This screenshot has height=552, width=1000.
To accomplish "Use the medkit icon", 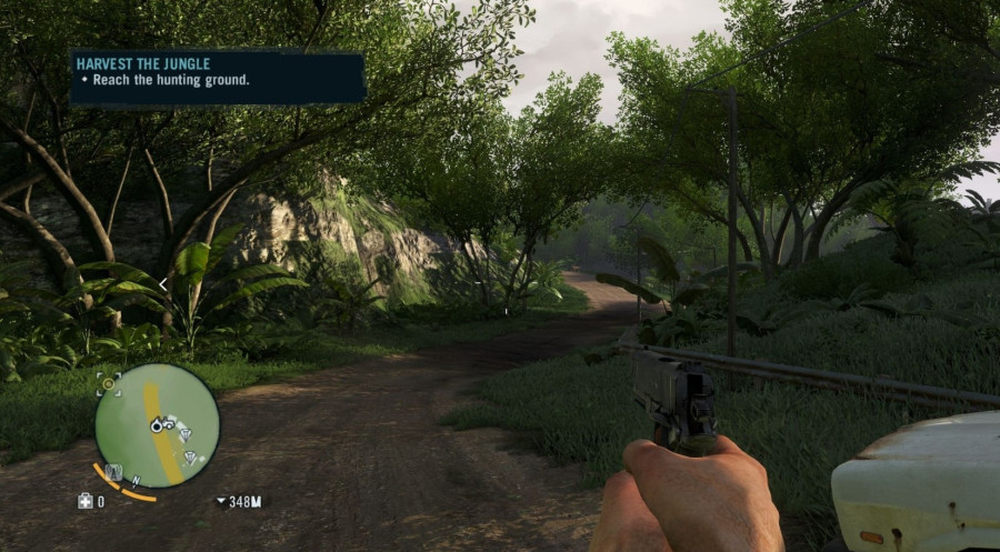I will (85, 502).
